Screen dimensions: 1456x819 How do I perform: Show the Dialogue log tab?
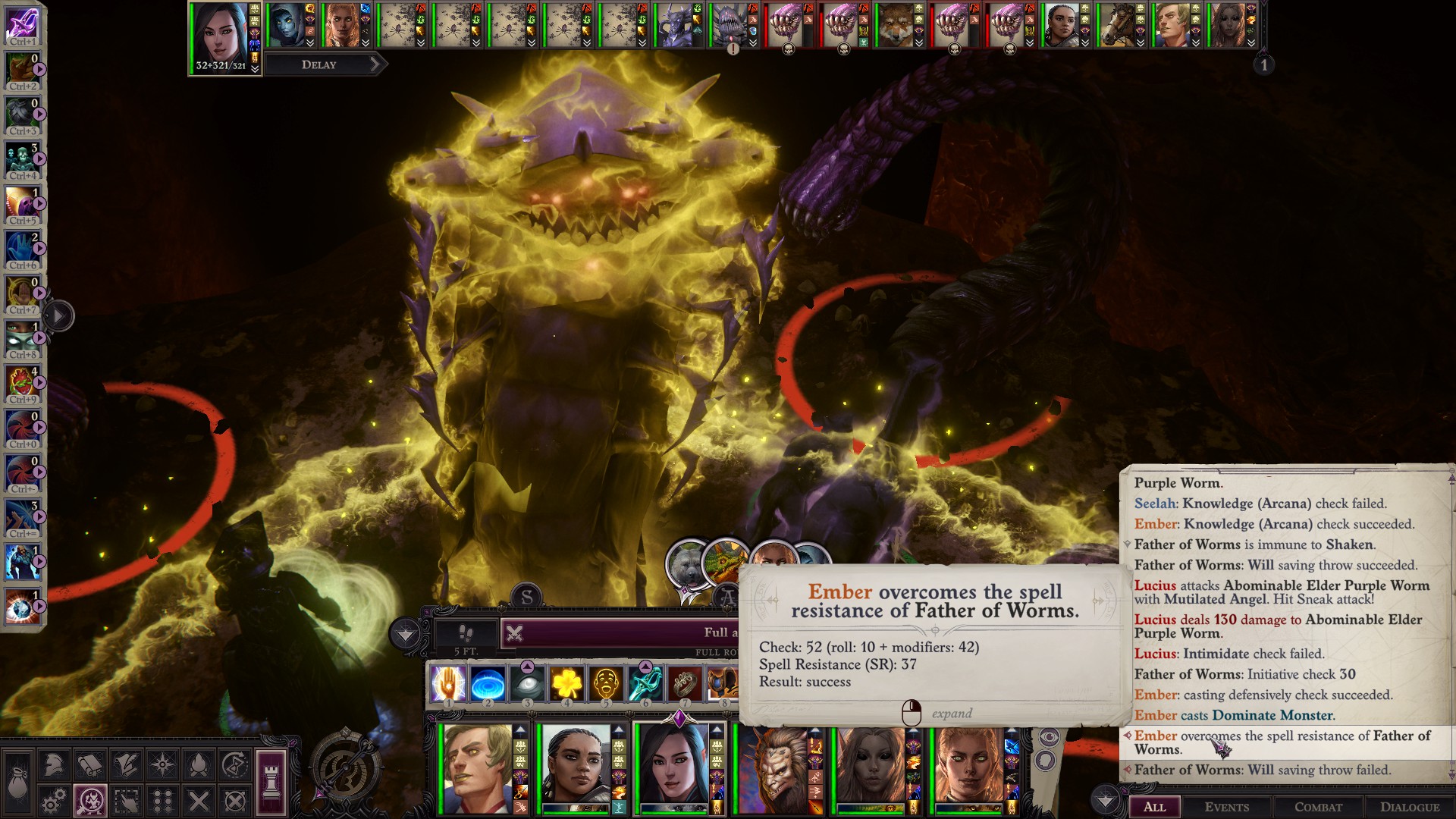pyautogui.click(x=1410, y=807)
